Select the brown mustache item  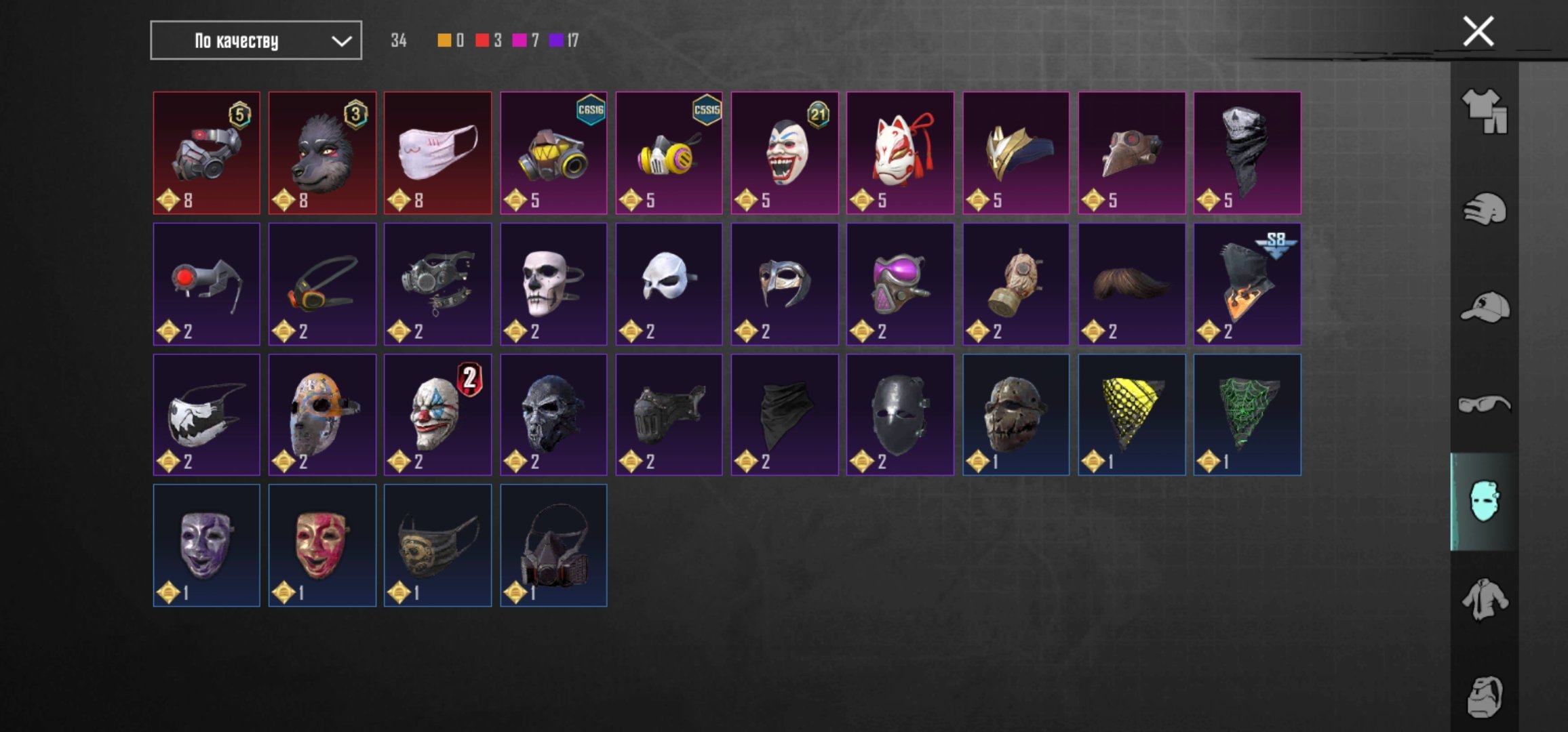click(1132, 284)
